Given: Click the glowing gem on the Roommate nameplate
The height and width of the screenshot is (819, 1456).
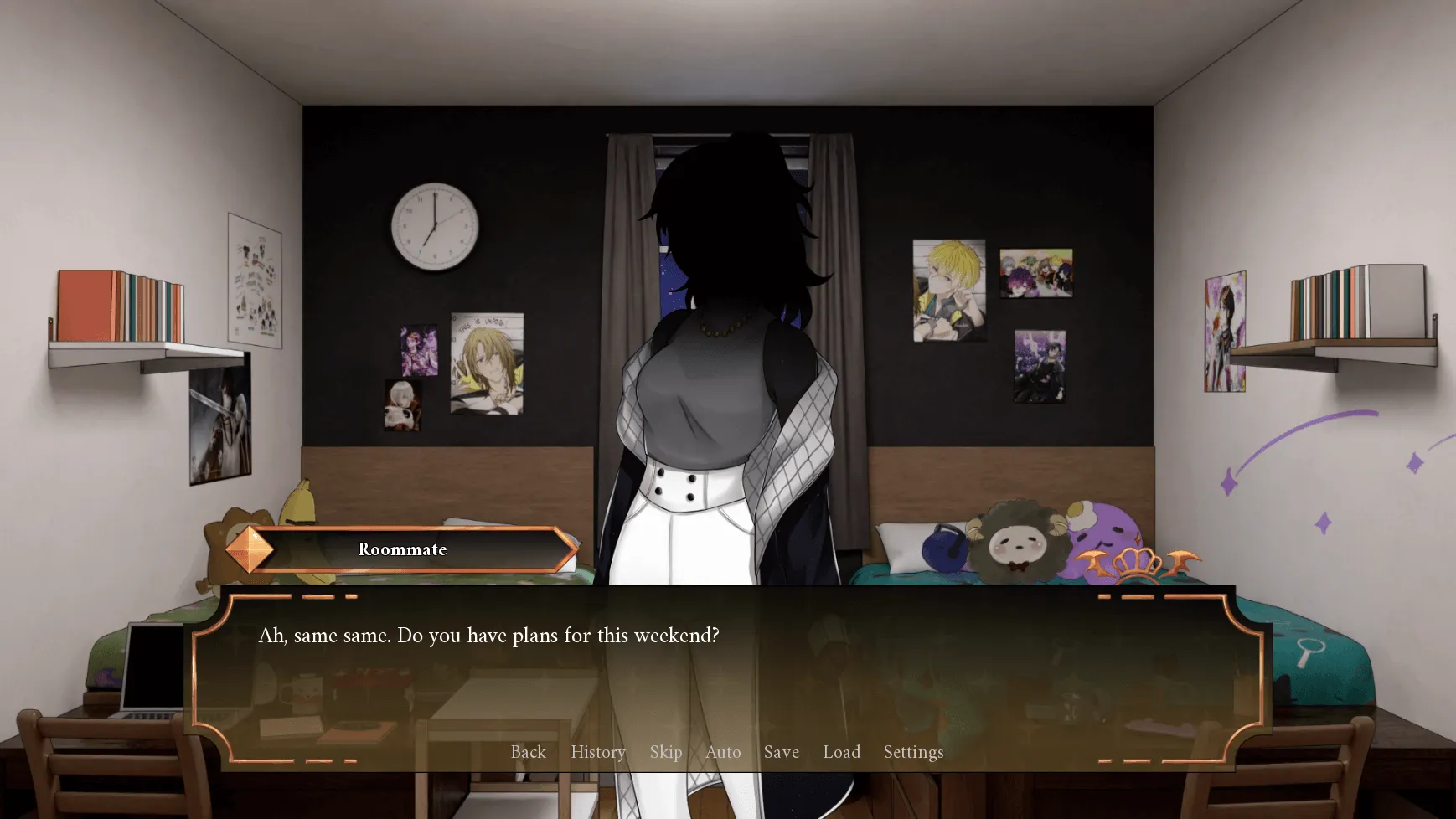Looking at the screenshot, I should pos(249,550).
